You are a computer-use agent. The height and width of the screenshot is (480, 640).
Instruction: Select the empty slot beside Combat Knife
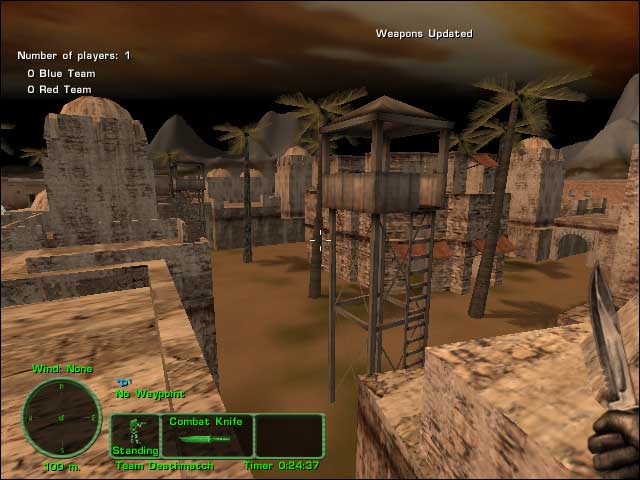click(x=288, y=436)
